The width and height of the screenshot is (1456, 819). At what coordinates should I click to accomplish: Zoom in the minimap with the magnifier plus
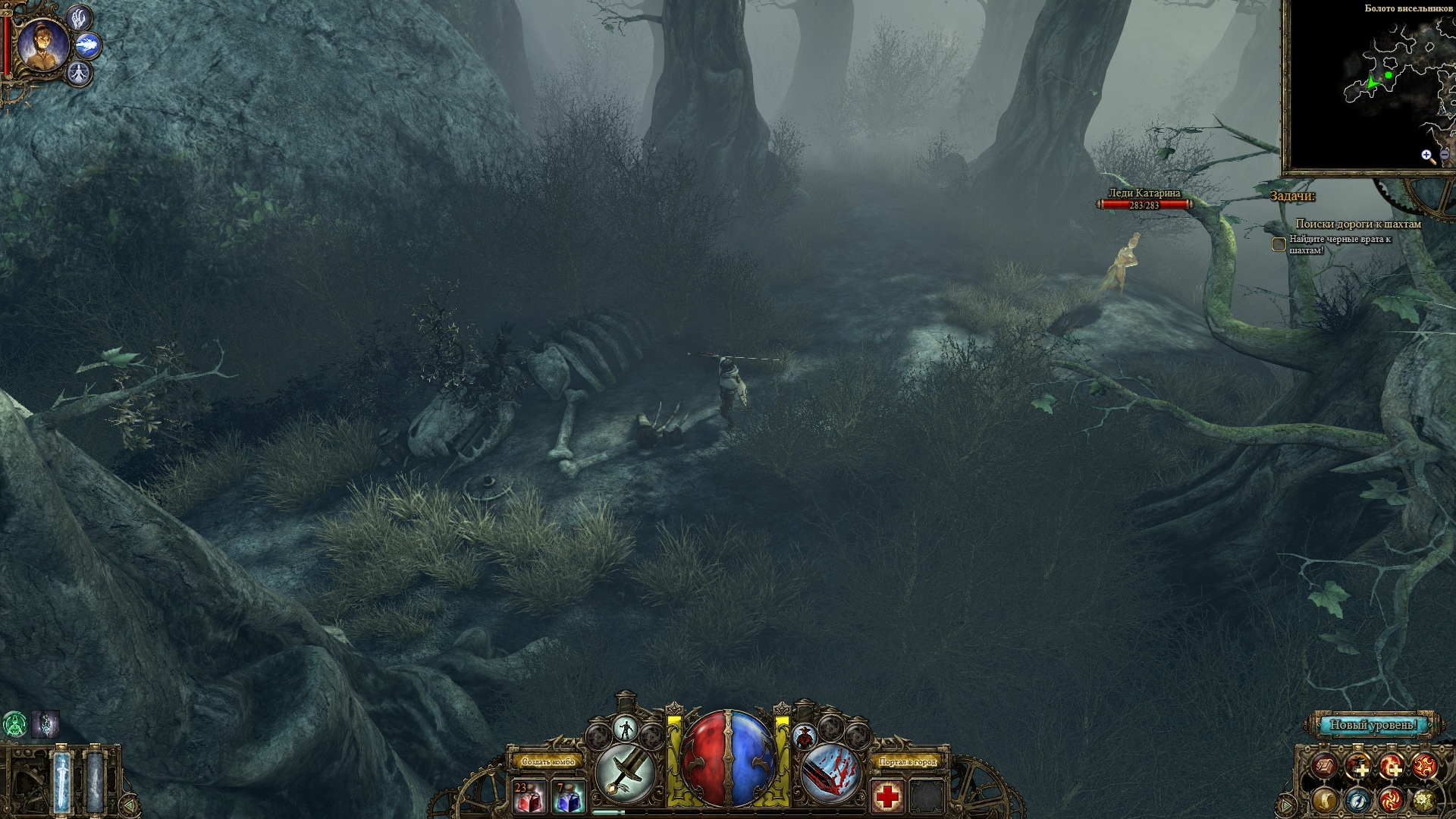(x=1428, y=156)
